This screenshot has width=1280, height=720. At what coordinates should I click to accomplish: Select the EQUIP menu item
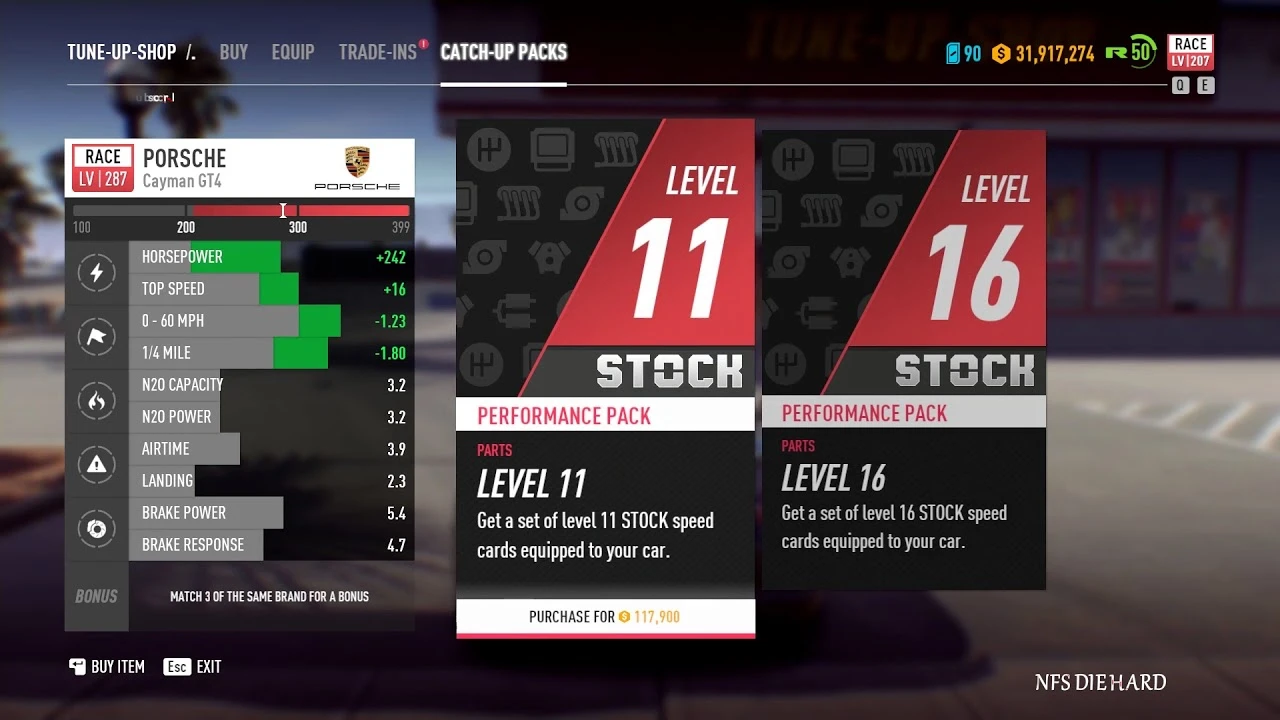pyautogui.click(x=293, y=52)
